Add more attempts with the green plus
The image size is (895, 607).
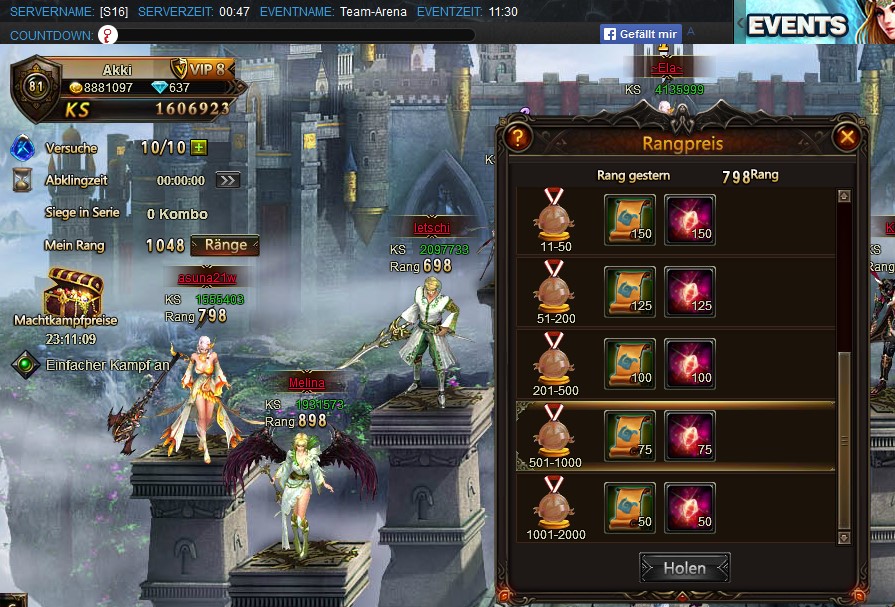point(199,148)
